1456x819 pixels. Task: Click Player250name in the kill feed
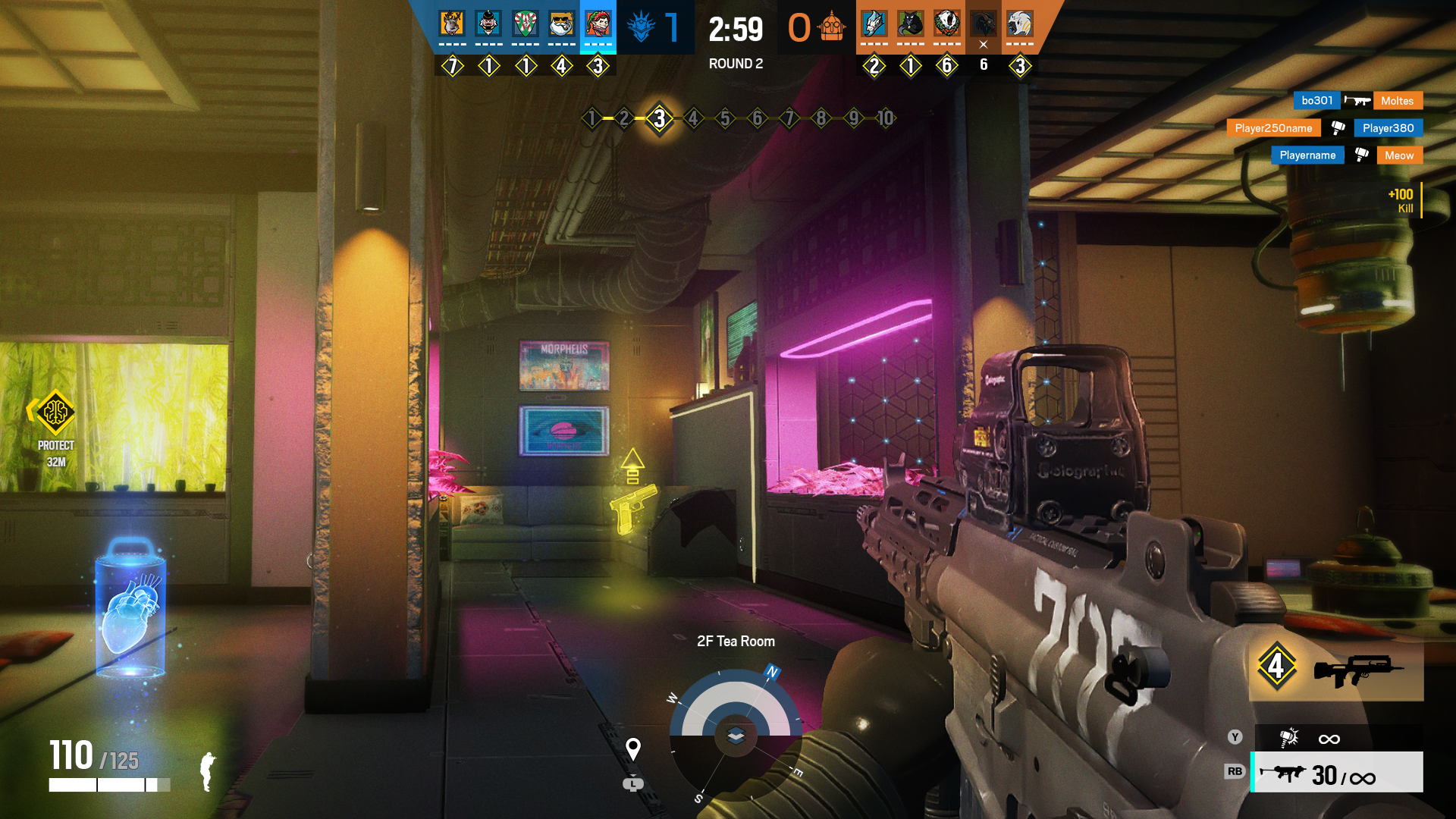(x=1273, y=128)
